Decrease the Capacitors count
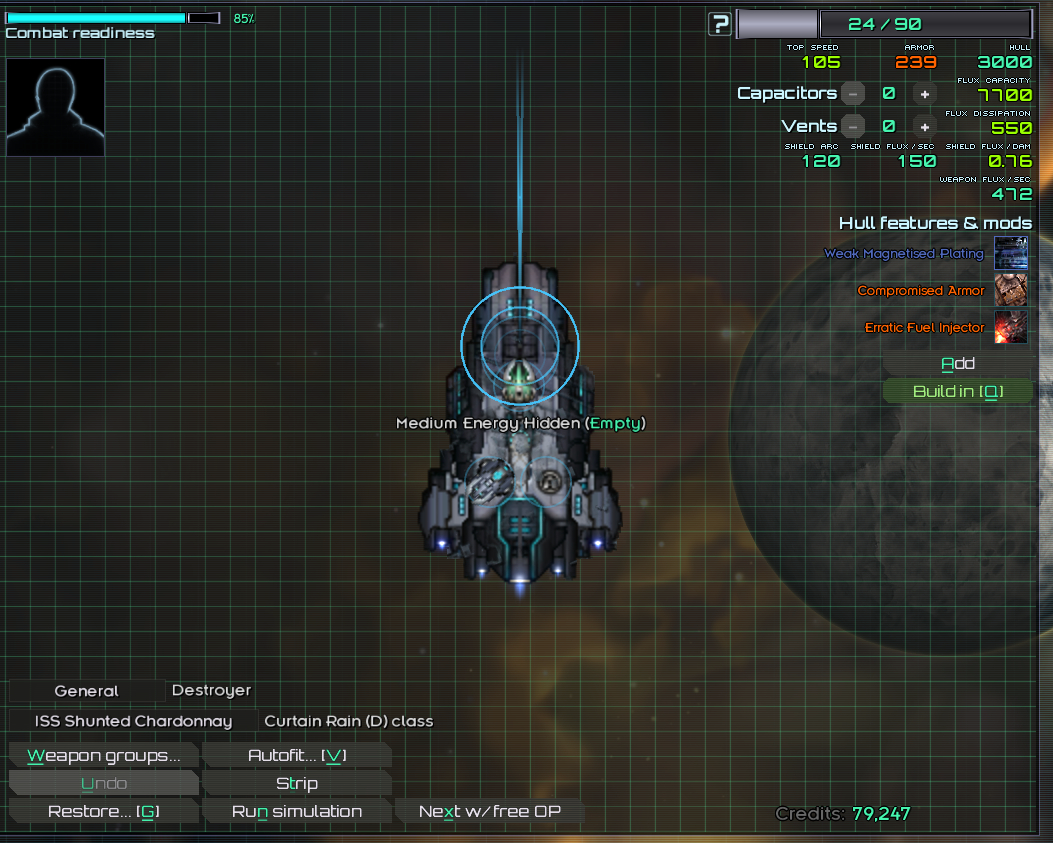 tap(852, 94)
